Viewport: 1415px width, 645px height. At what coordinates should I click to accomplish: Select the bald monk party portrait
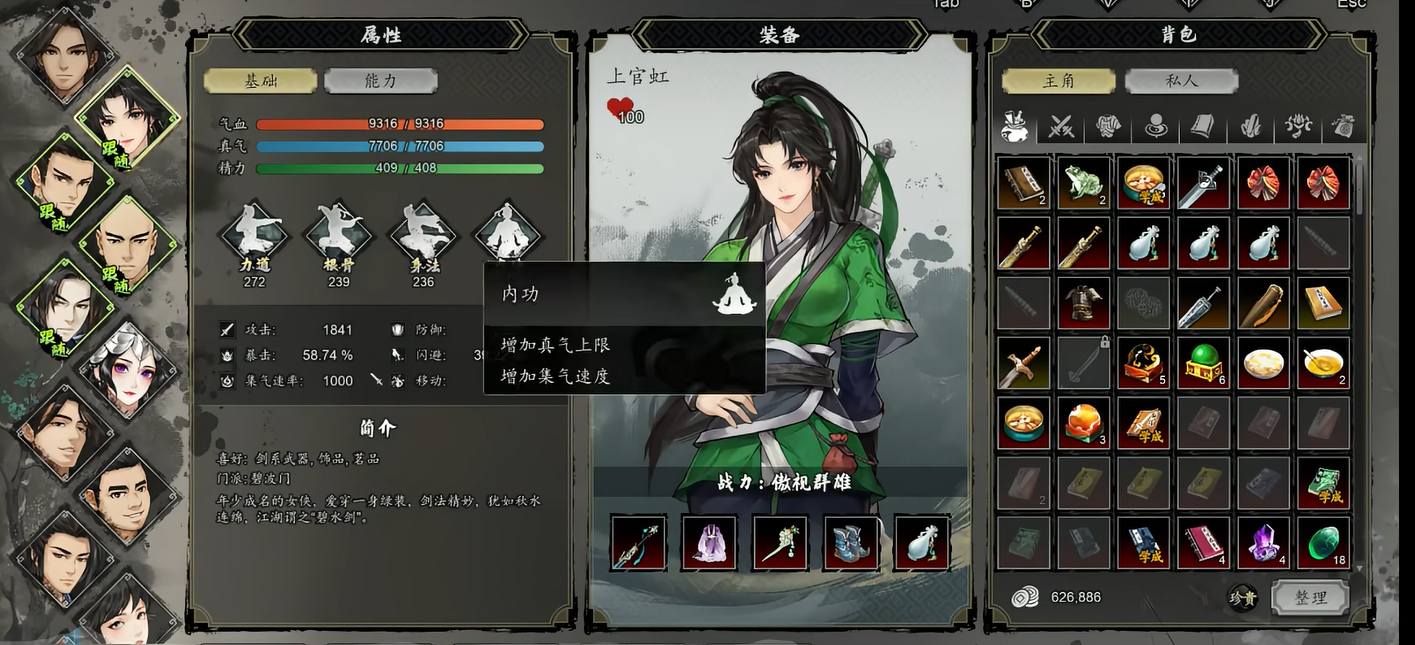tap(126, 243)
